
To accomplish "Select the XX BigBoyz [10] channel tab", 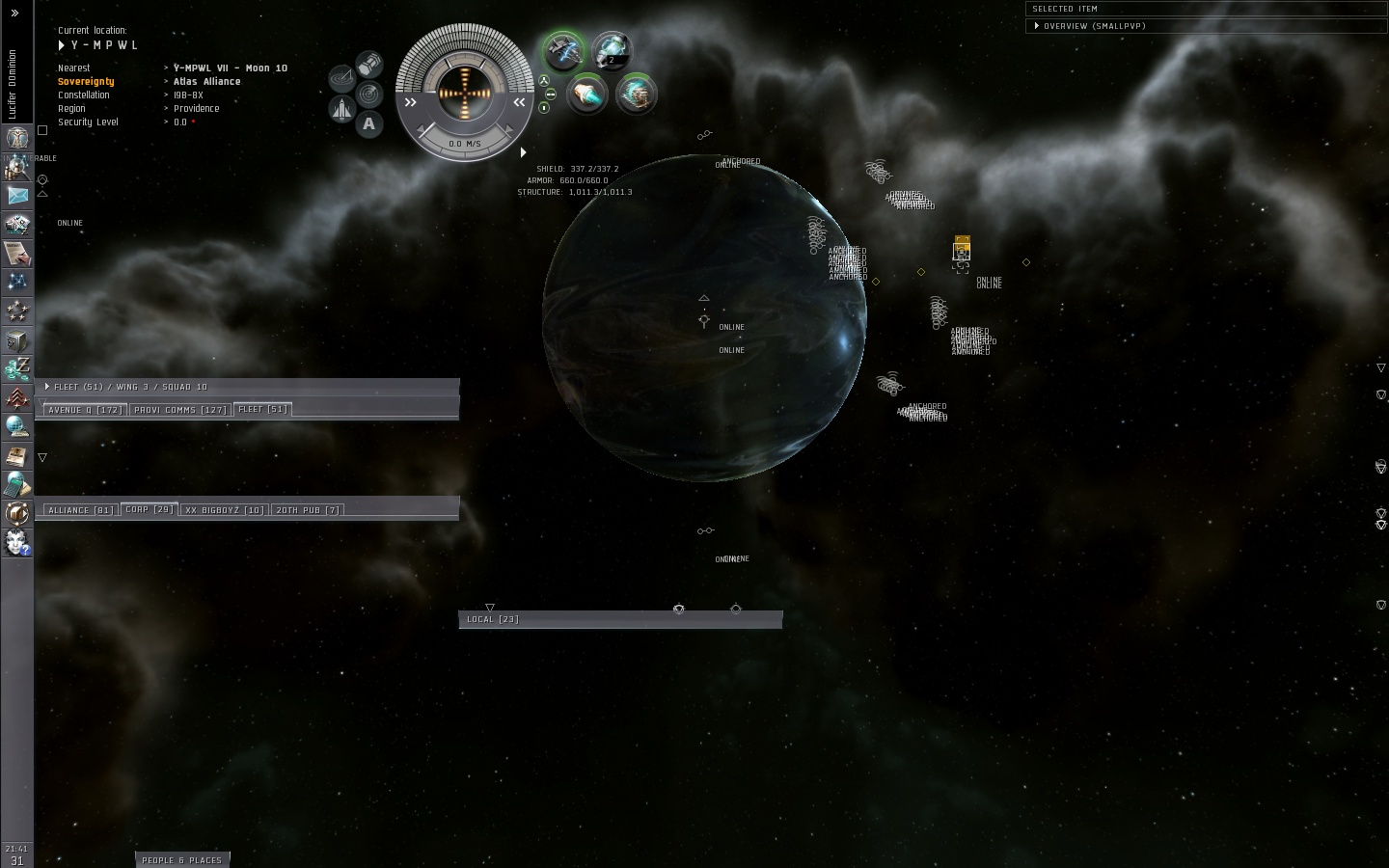I will [224, 510].
